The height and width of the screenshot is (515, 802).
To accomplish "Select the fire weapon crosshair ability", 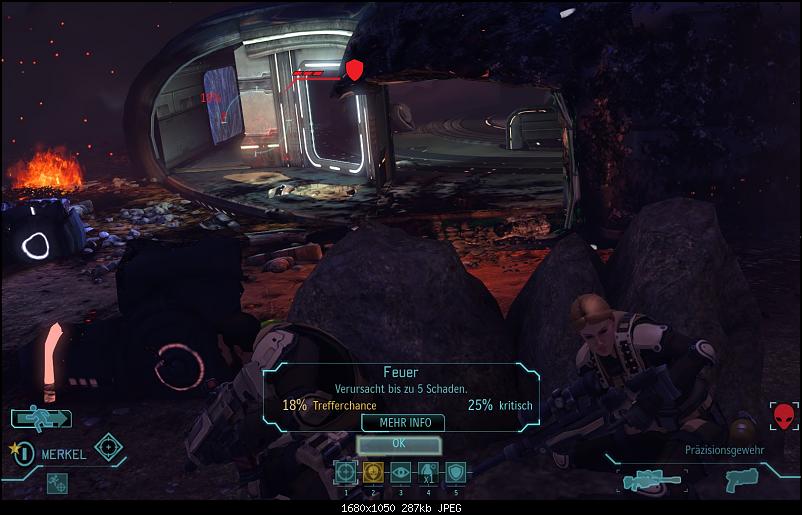I will (x=345, y=473).
